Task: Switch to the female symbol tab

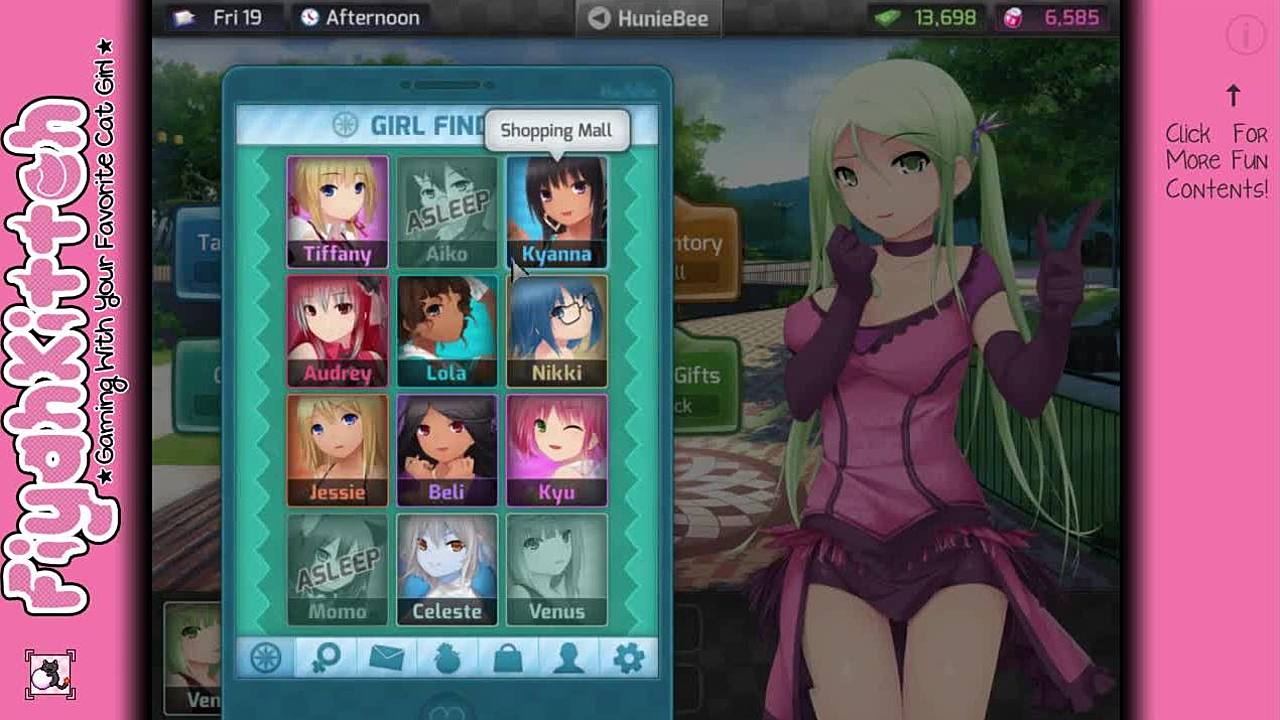Action: tap(327, 658)
